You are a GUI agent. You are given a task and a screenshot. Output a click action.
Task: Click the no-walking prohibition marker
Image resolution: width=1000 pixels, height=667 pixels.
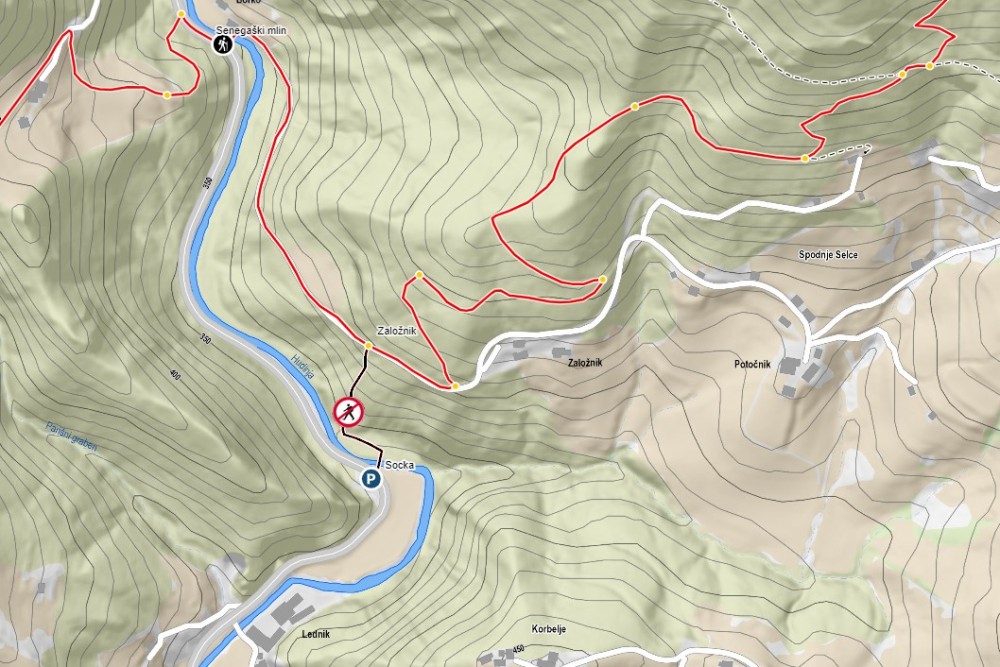348,411
